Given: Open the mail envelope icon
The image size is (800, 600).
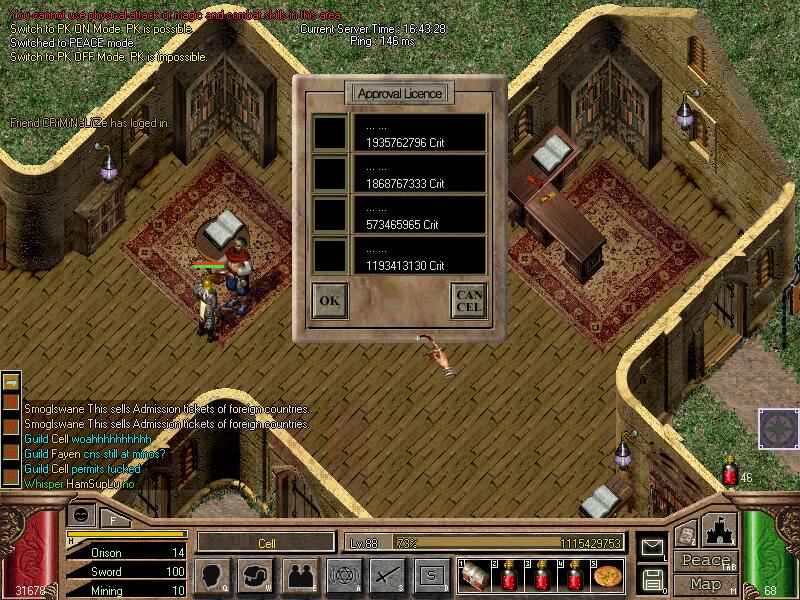Looking at the screenshot, I should pos(653,548).
